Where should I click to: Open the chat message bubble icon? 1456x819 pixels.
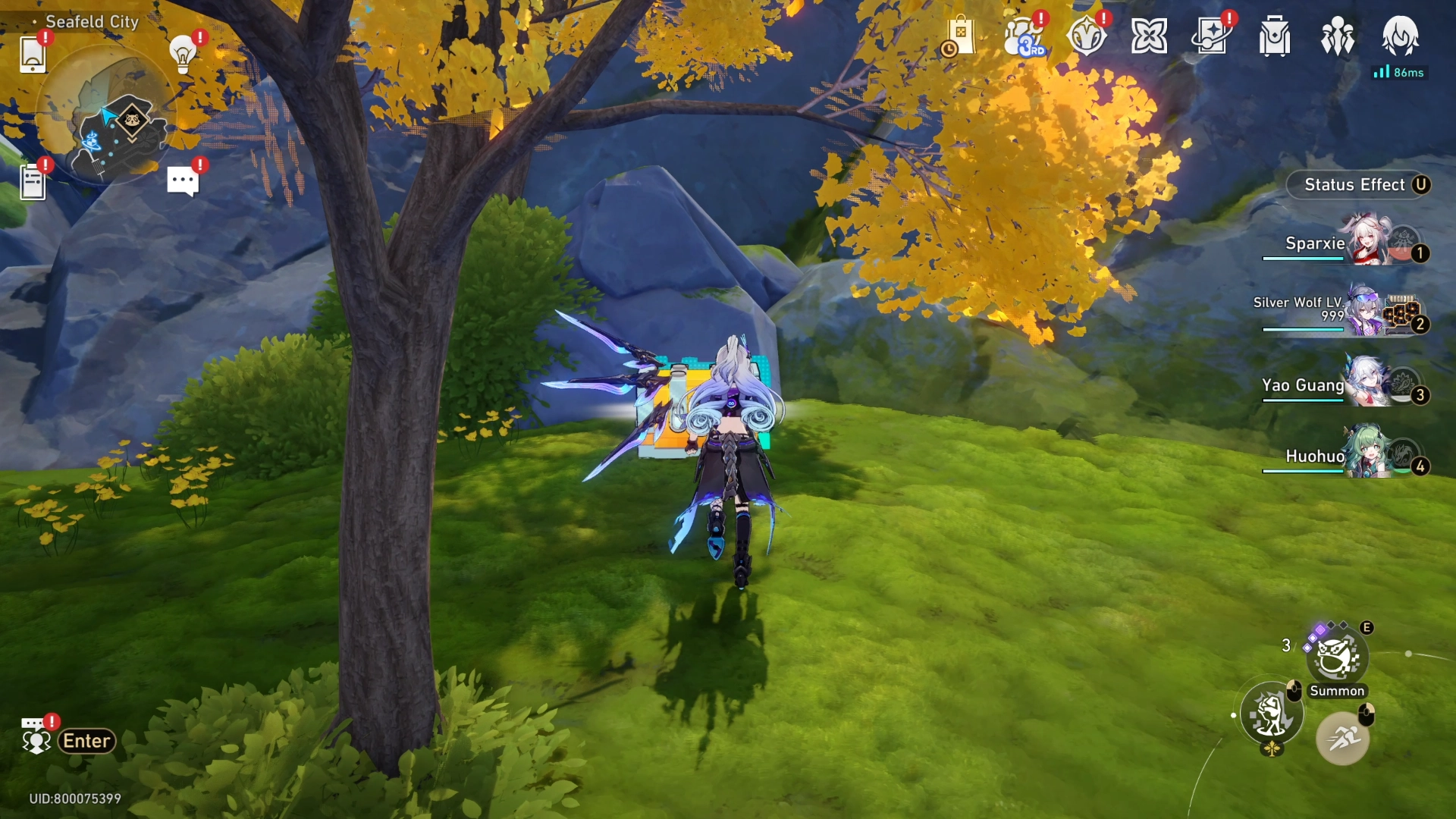183,181
